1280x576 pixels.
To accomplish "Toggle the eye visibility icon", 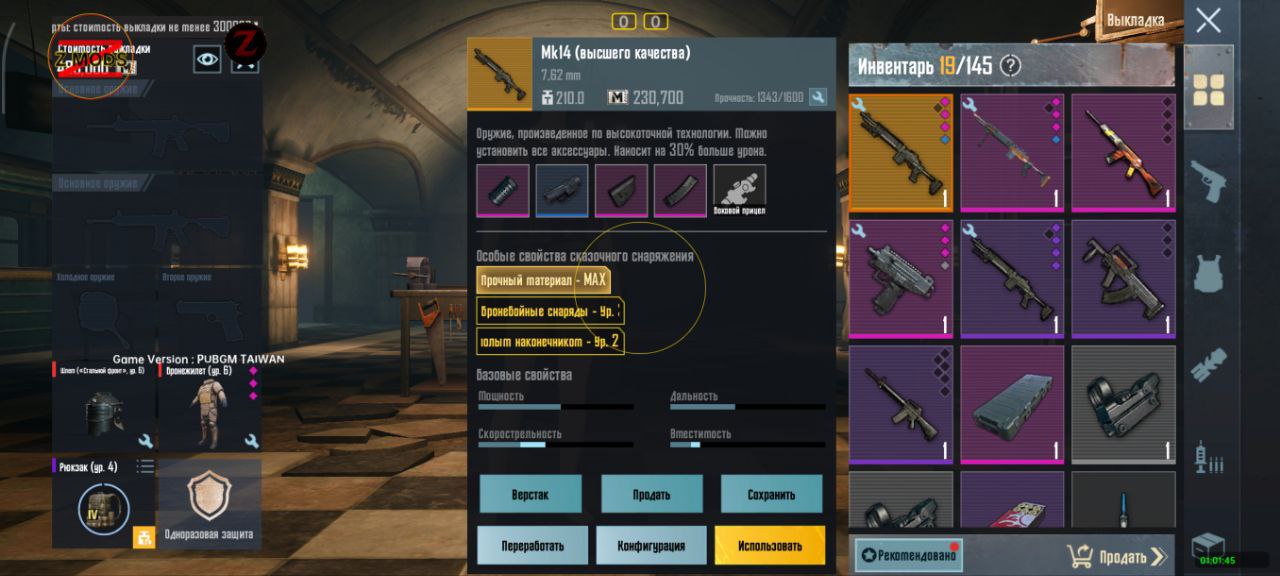I will [207, 59].
